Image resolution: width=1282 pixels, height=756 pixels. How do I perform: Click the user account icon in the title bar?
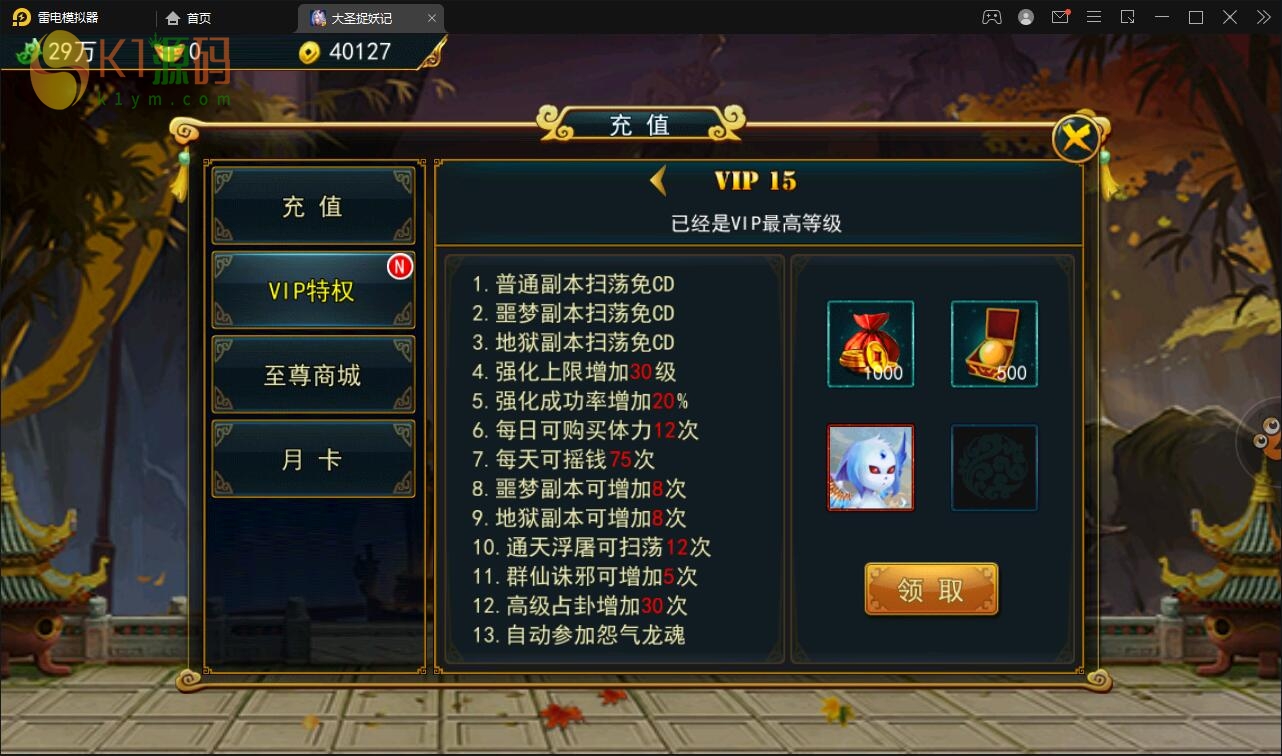1026,17
